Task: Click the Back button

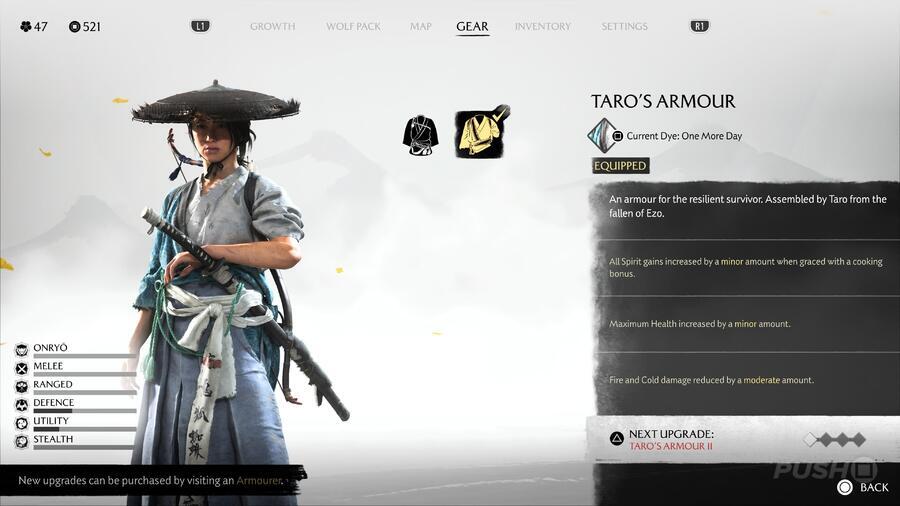Action: click(x=864, y=487)
